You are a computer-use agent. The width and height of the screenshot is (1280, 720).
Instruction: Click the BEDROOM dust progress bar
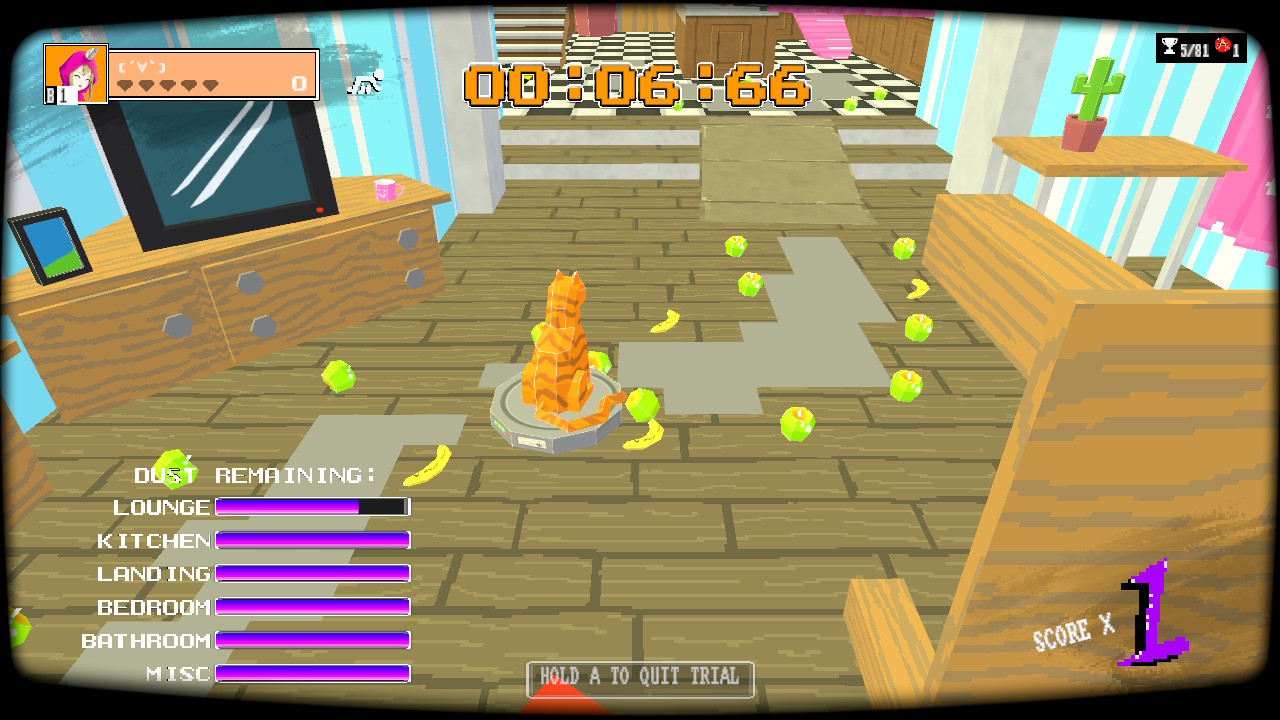pos(312,606)
